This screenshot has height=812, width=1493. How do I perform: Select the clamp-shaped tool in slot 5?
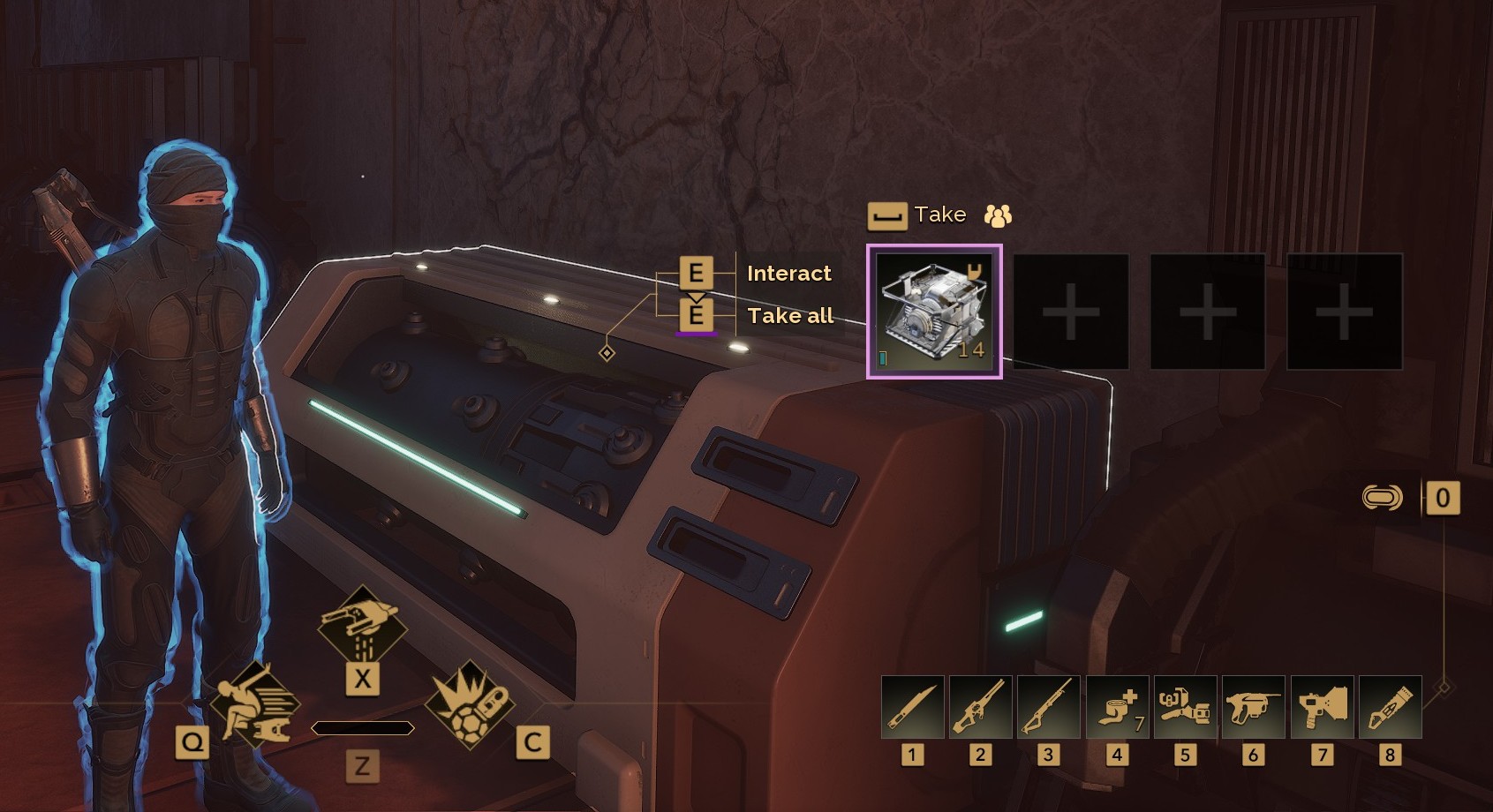[1185, 707]
